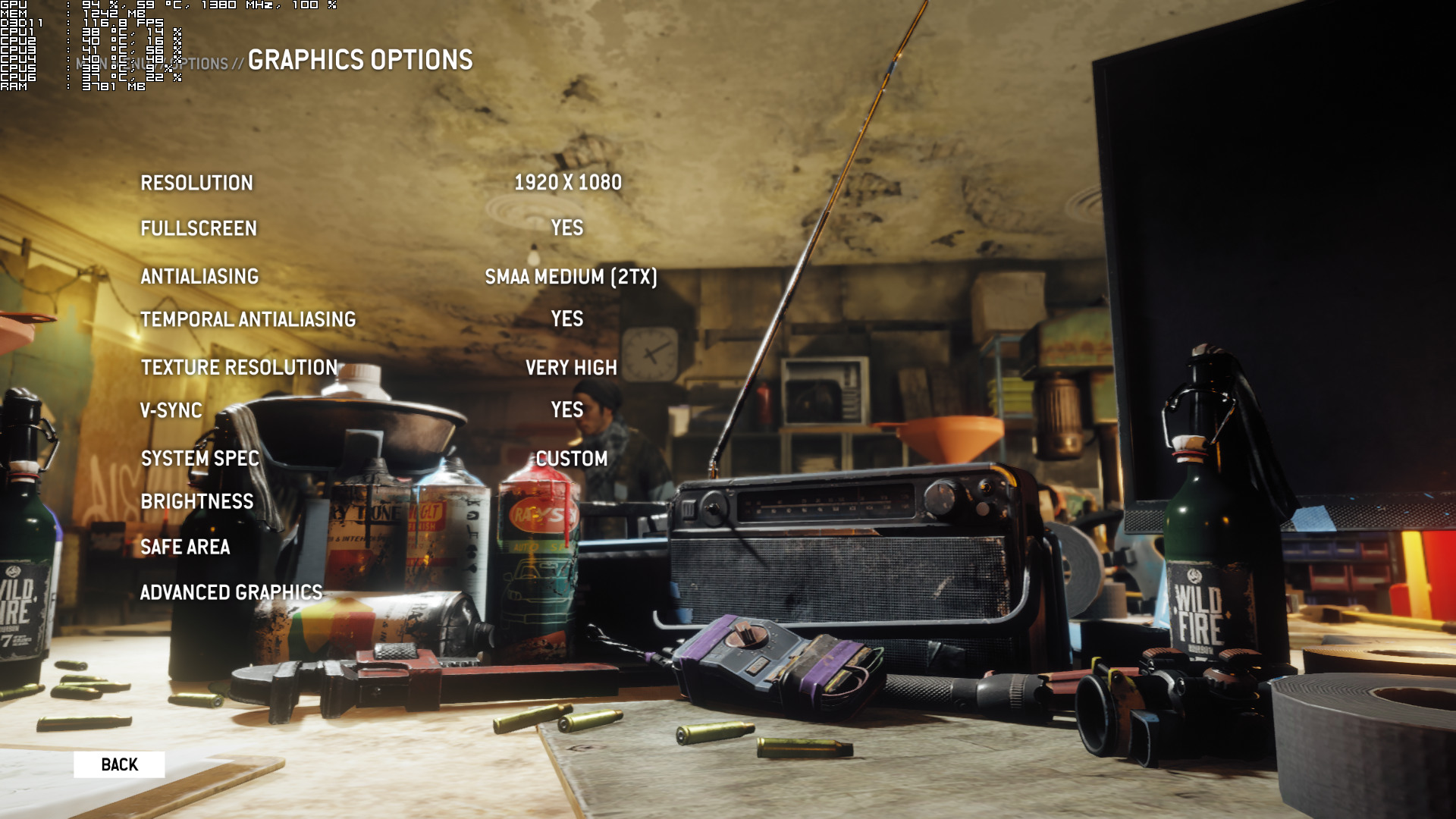Select the Texture Resolution option
The height and width of the screenshot is (819, 1456).
tap(239, 367)
